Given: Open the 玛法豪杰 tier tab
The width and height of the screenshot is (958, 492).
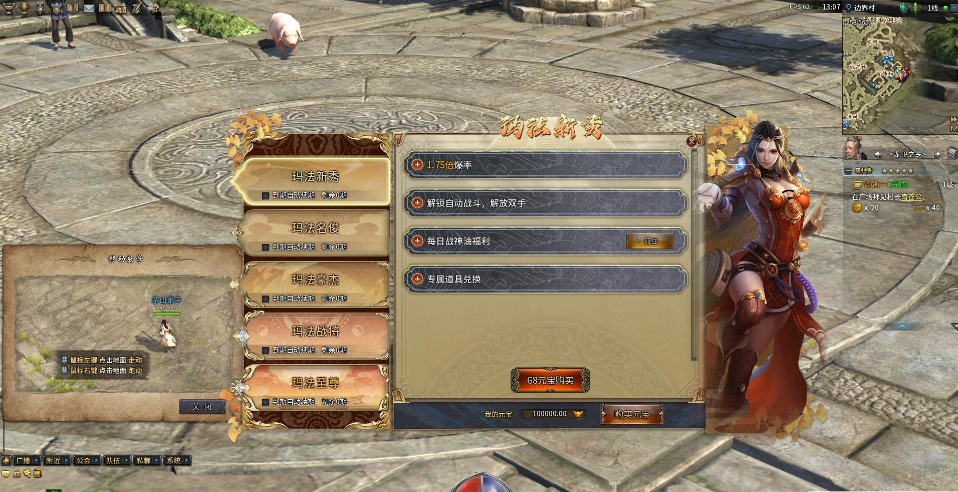Looking at the screenshot, I should pos(316,282).
